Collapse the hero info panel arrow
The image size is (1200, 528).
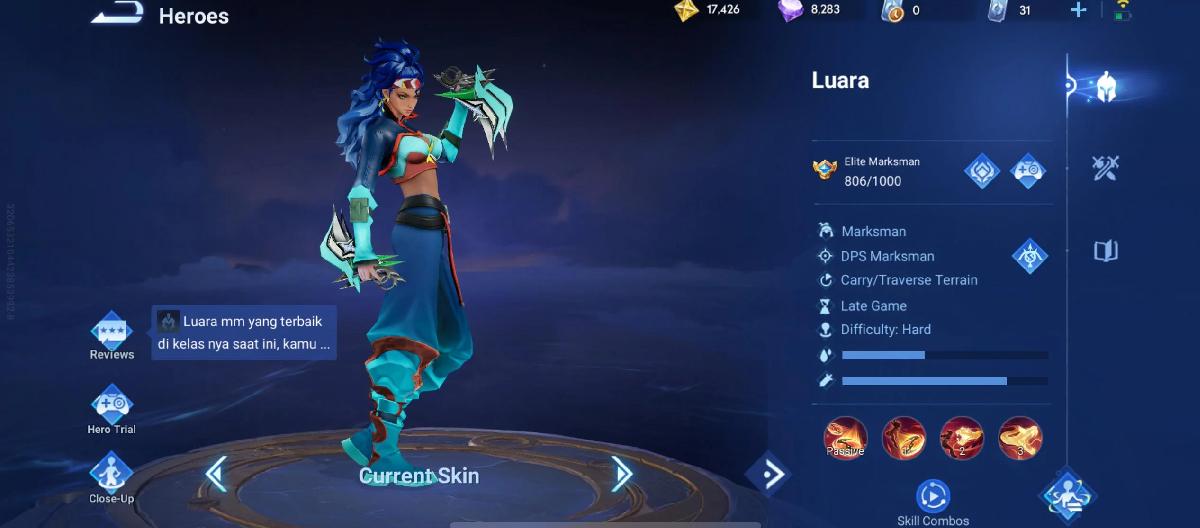[769, 474]
